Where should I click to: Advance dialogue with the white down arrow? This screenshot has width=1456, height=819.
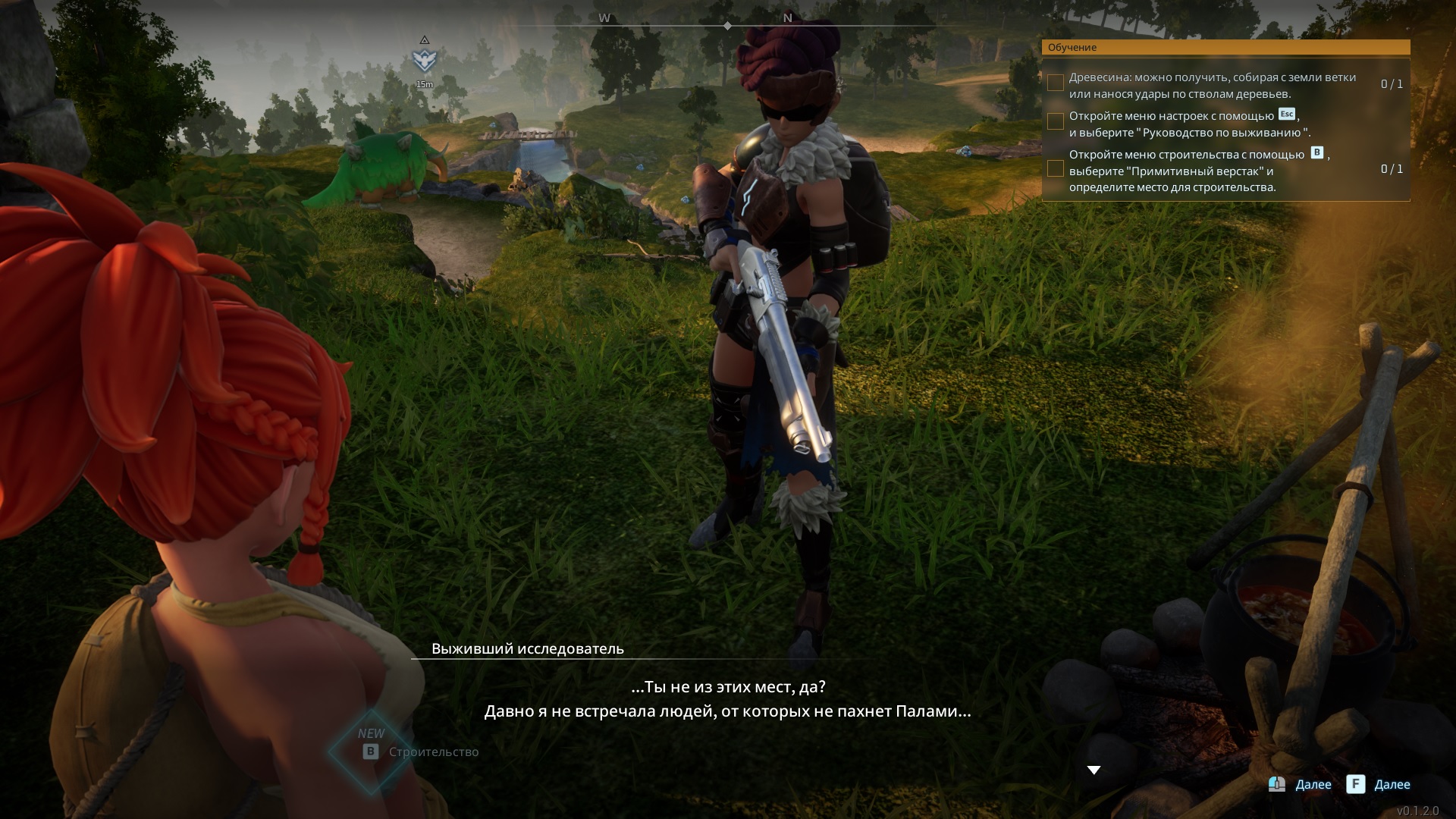1094,770
